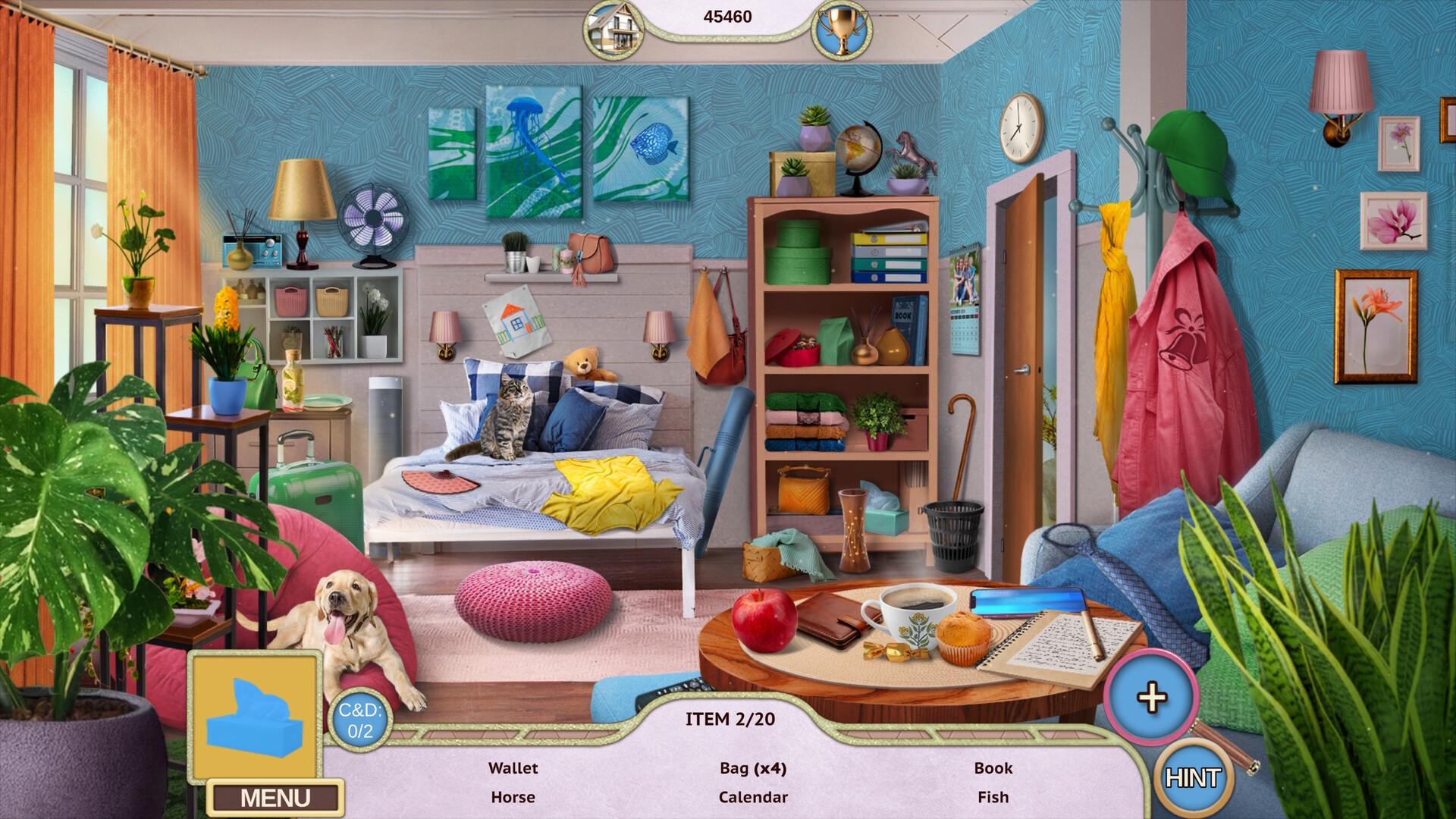The image size is (1456, 819).
Task: Select "Calendar" in the item list
Action: pos(753,797)
